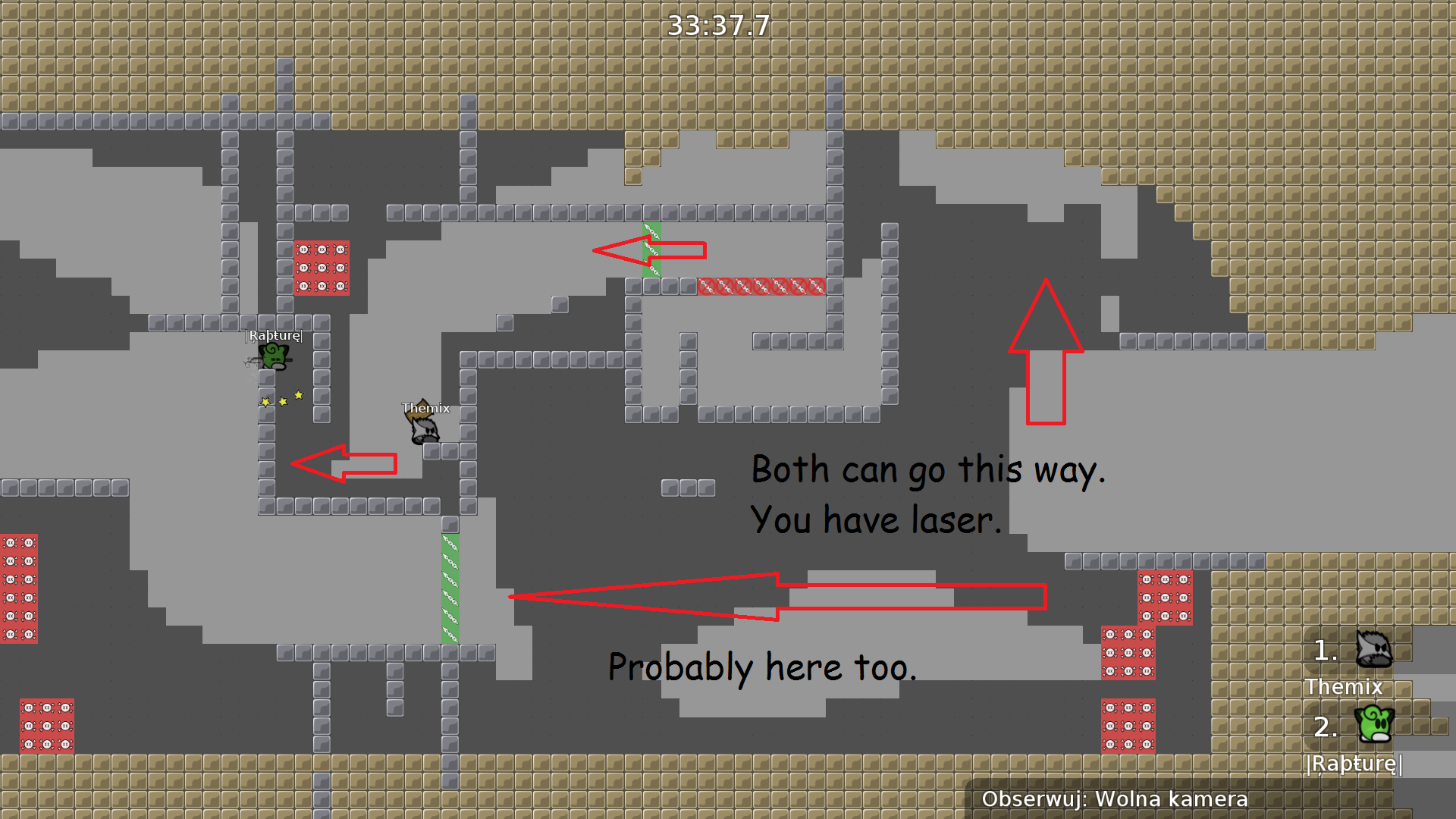Click the red spike block cluster top-left

[322, 267]
